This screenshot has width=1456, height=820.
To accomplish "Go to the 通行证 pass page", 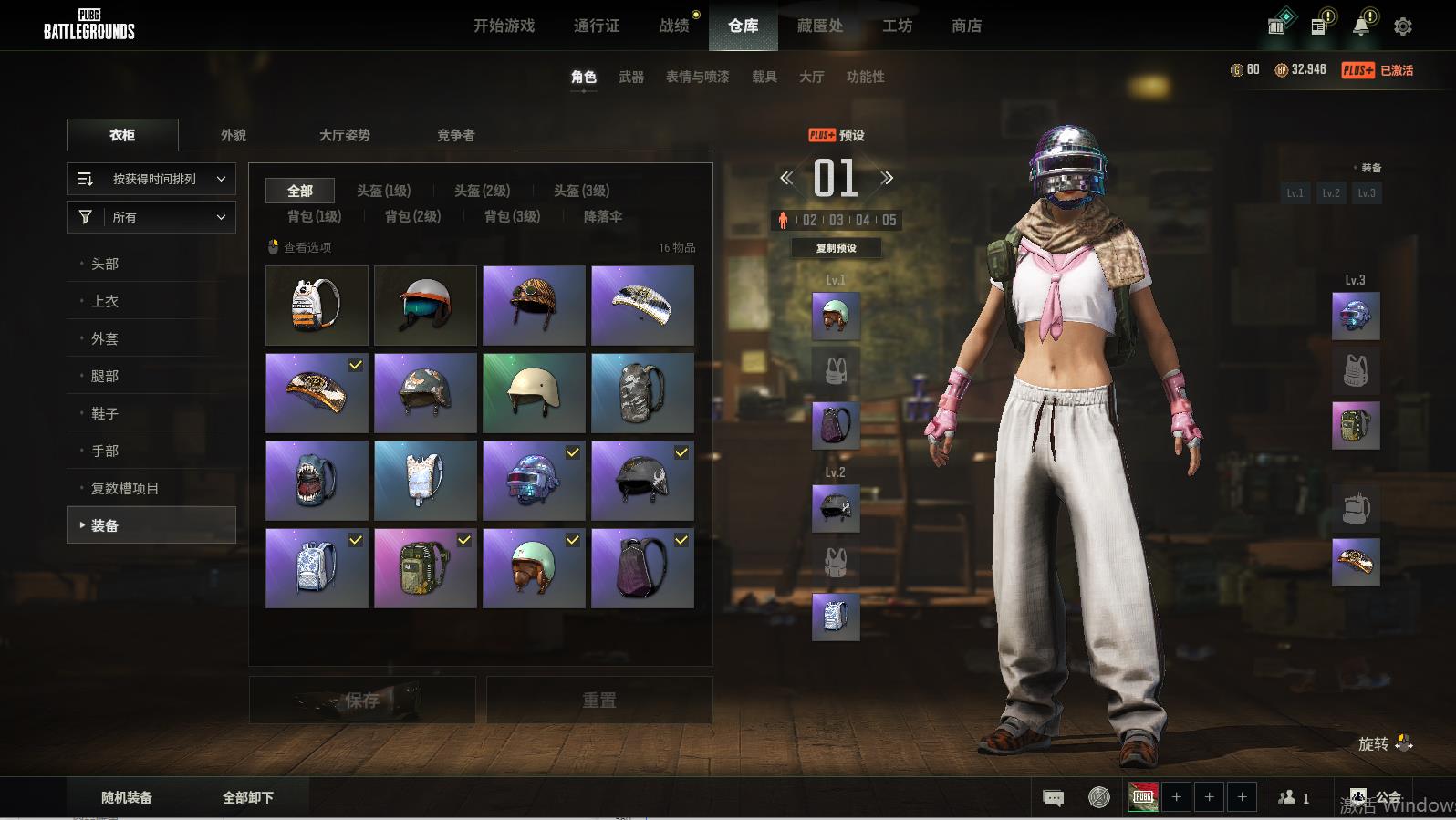I will (597, 26).
